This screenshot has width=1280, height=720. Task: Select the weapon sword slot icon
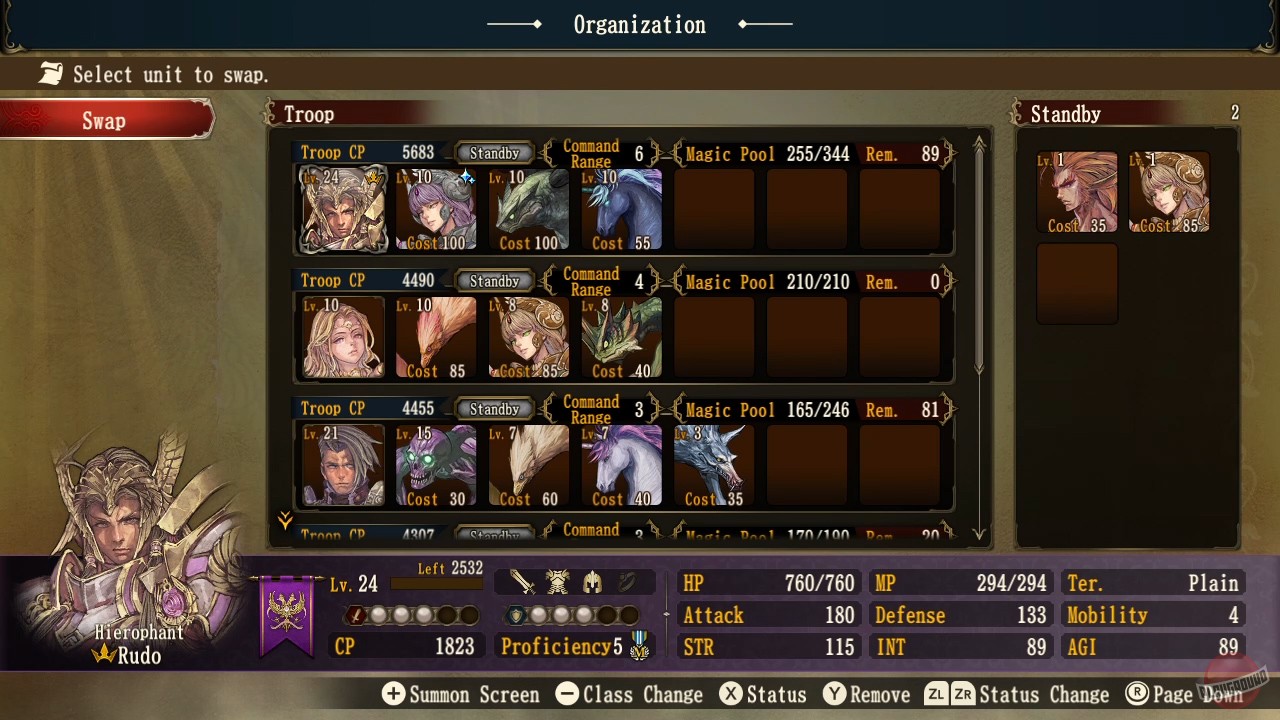523,582
